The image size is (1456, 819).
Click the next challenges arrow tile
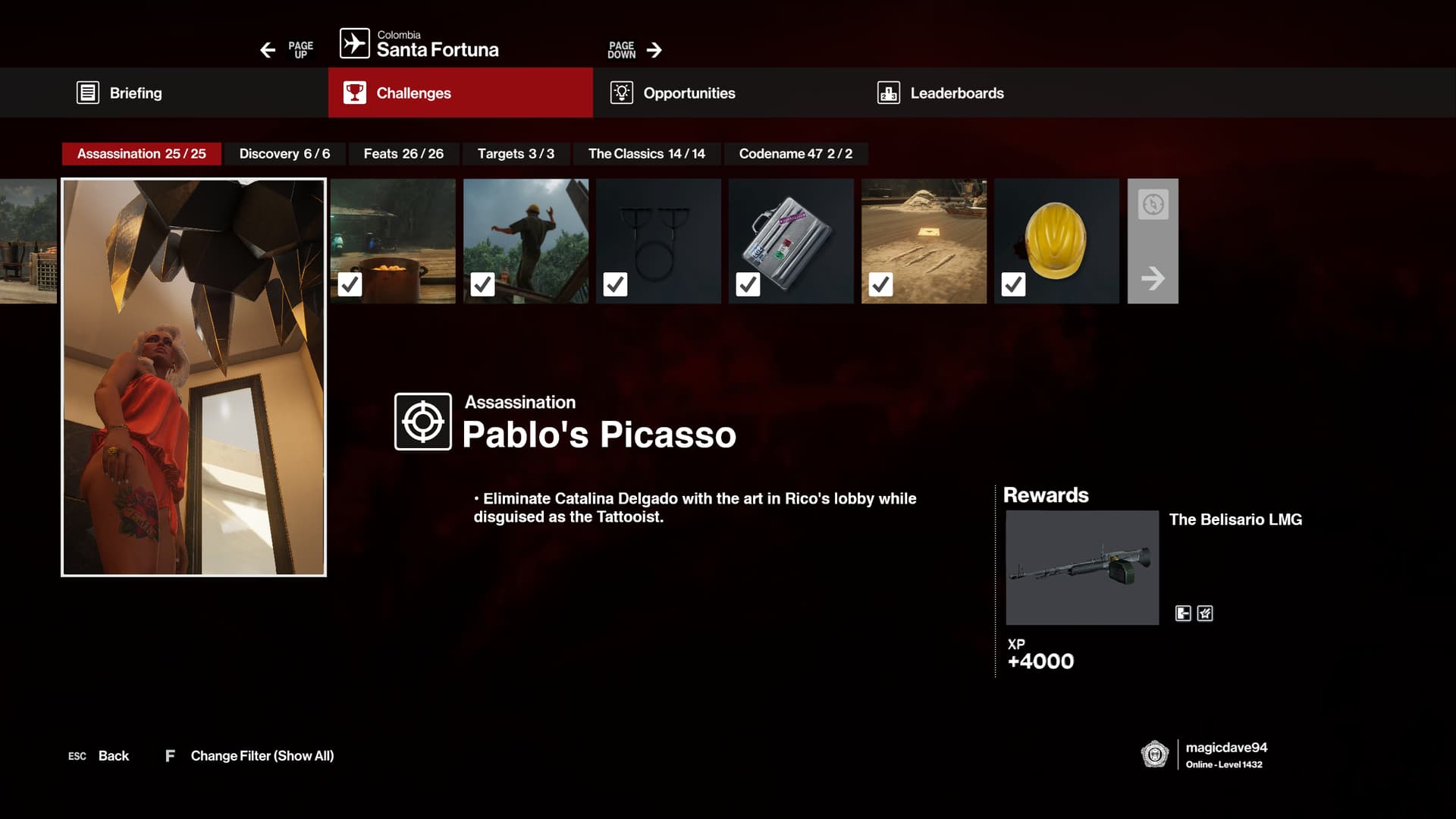(1153, 241)
